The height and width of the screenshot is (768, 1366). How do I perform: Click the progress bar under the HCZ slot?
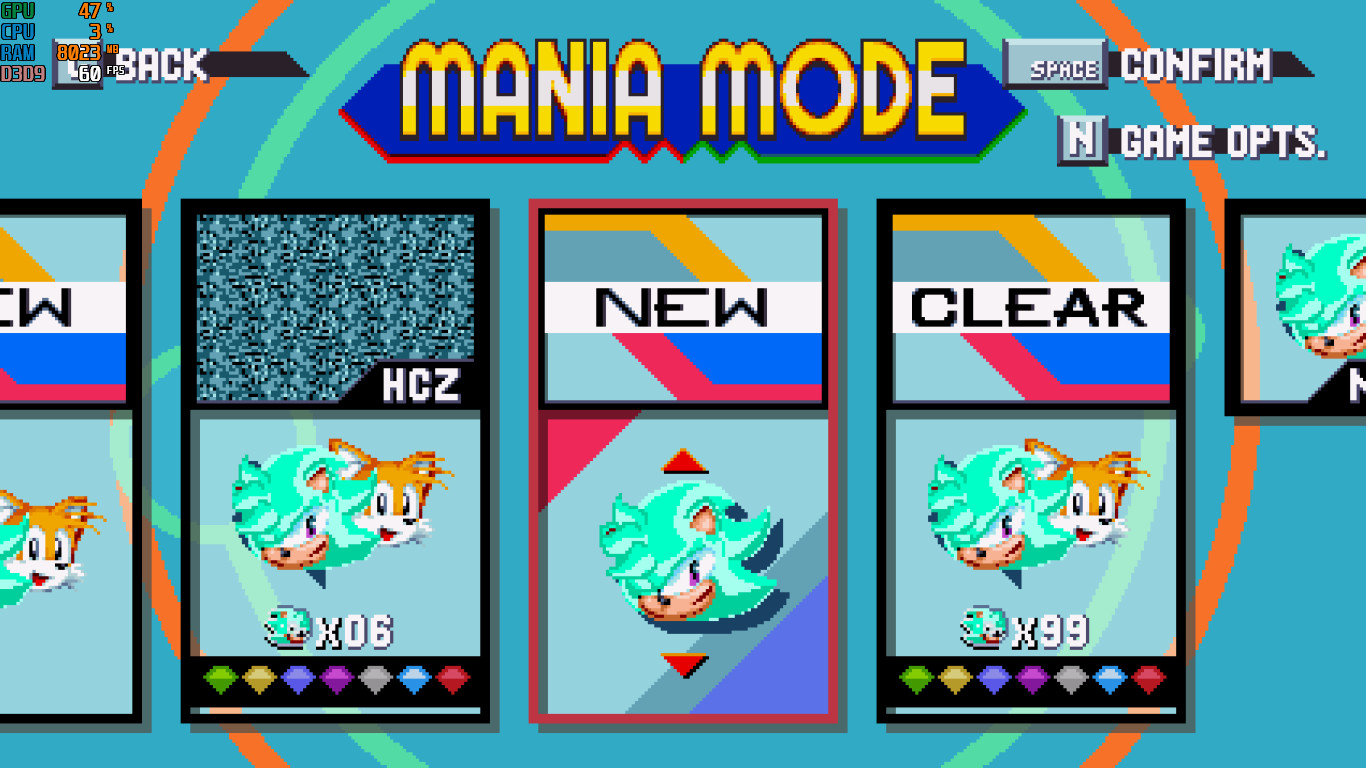335,712
